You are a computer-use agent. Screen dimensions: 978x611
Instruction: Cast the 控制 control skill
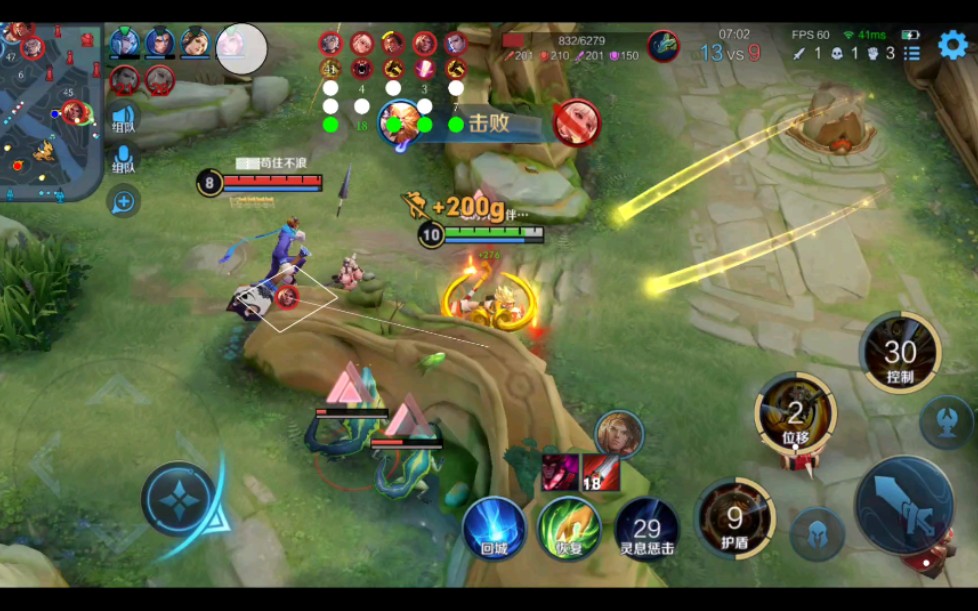pyautogui.click(x=899, y=352)
